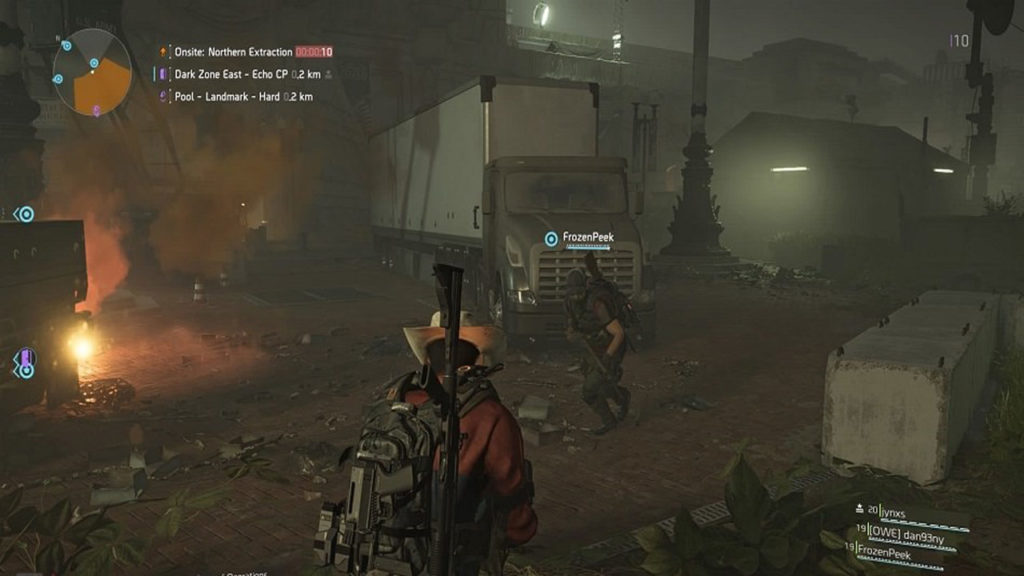The height and width of the screenshot is (576, 1024).
Task: Open the circular minimap
Action: click(x=92, y=72)
